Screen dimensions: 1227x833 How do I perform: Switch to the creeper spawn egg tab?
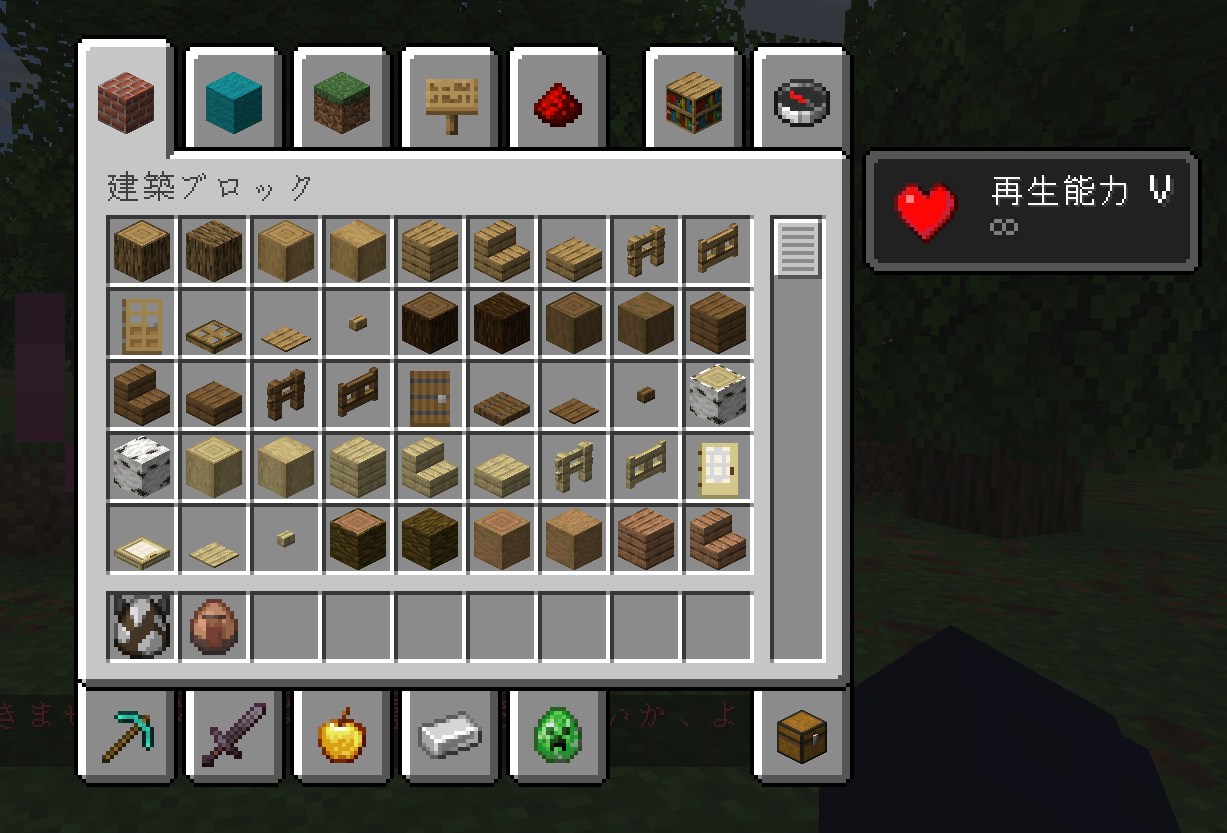point(558,735)
